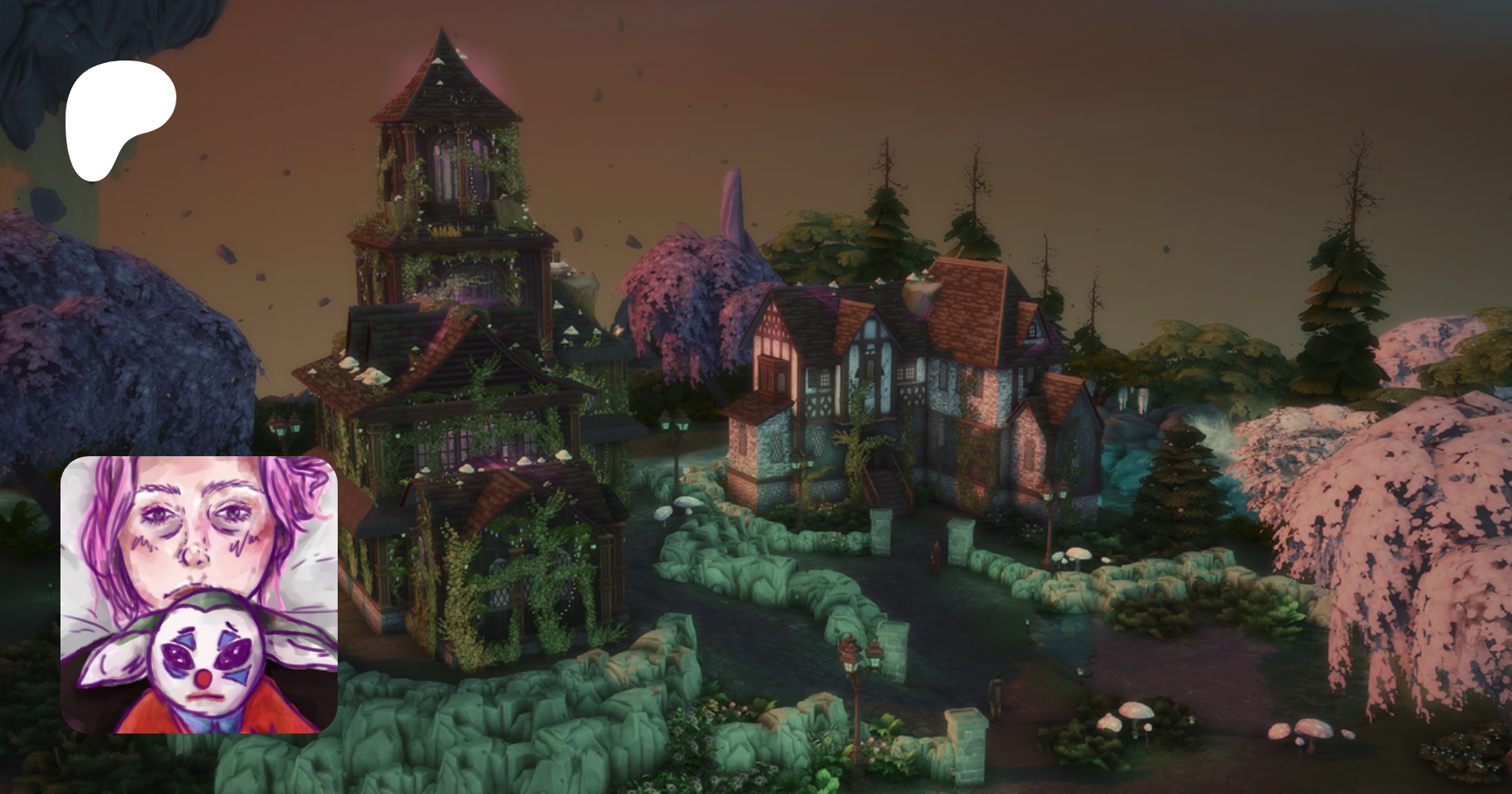Open the creator's painted avatar thumbnail

(x=199, y=595)
